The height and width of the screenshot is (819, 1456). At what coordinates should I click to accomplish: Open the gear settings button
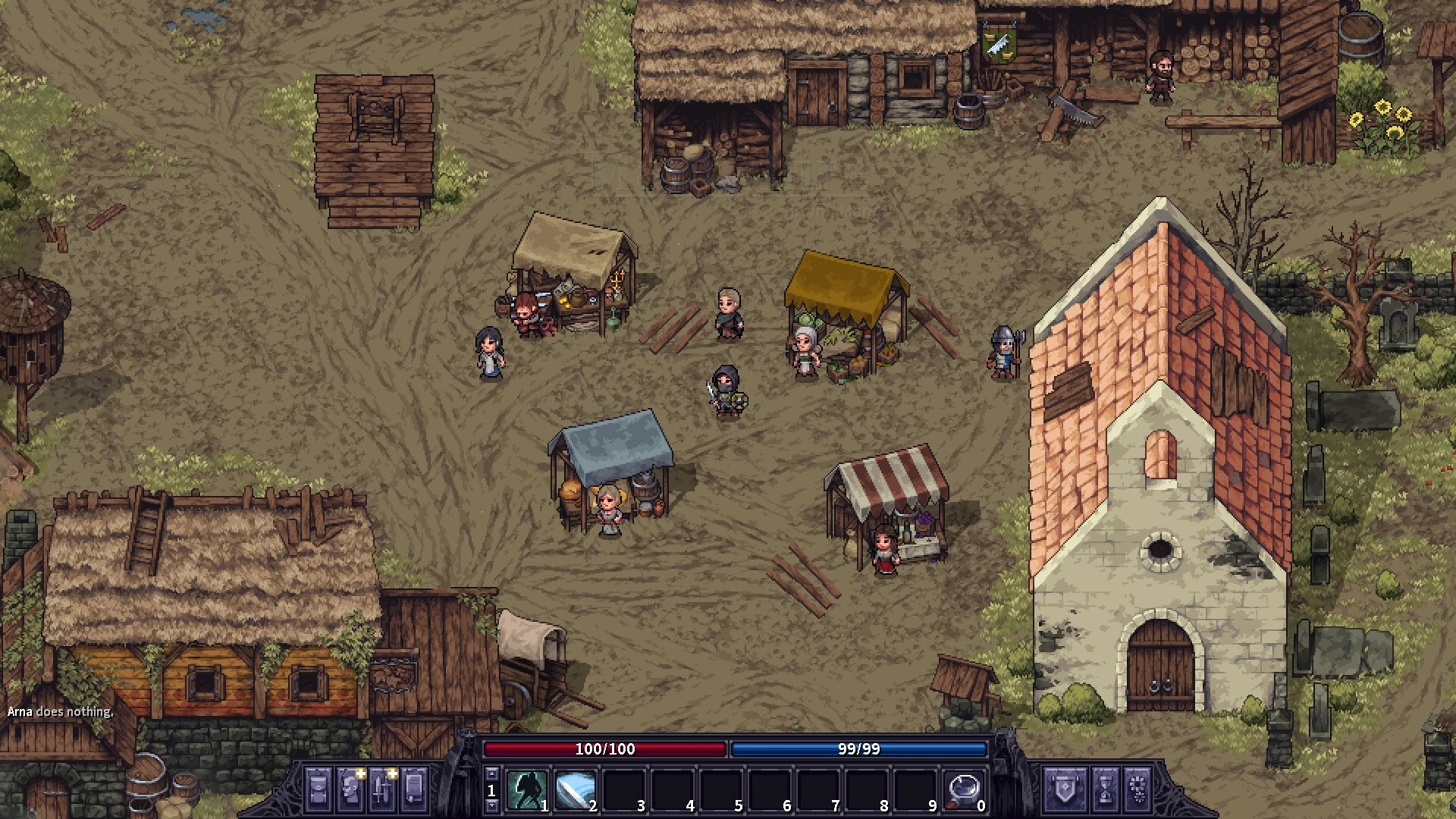pos(1137,789)
